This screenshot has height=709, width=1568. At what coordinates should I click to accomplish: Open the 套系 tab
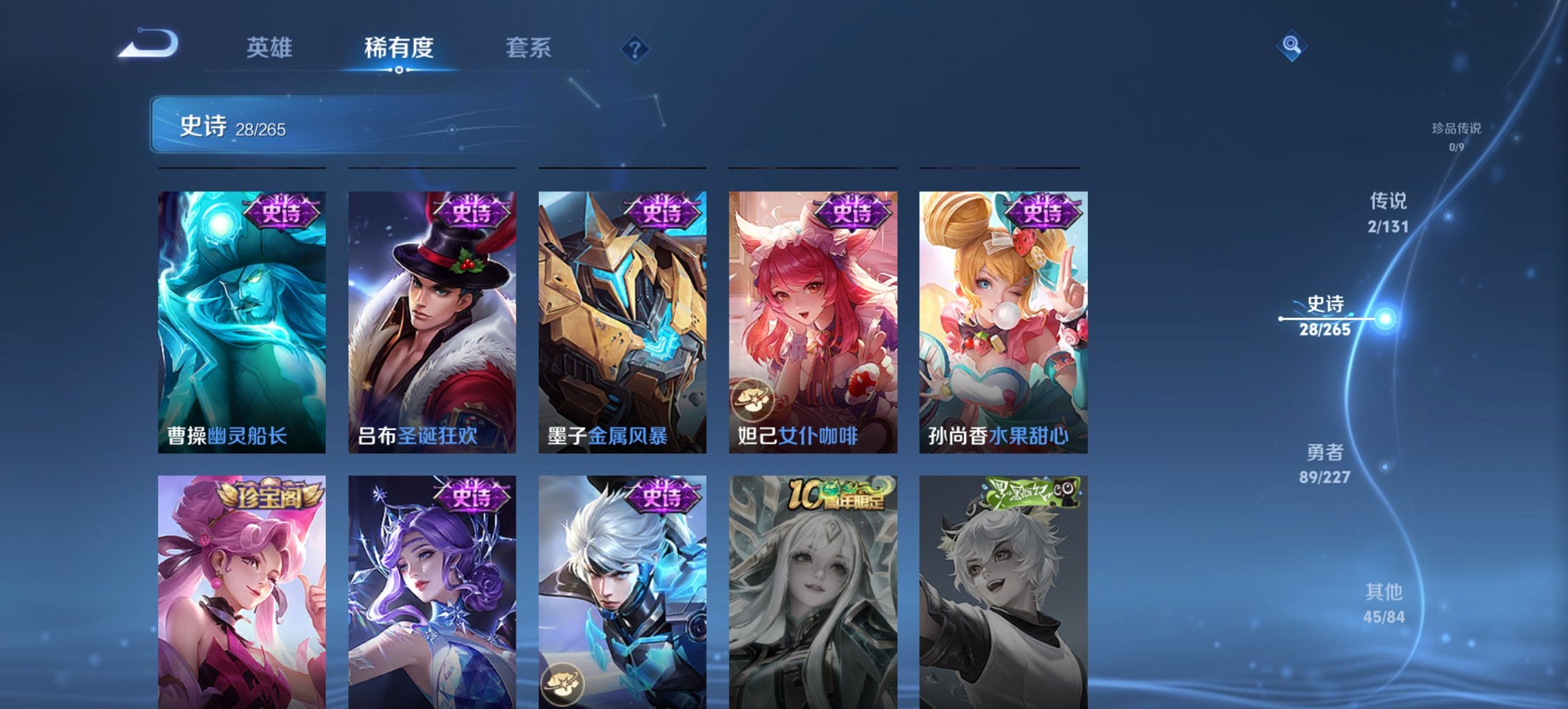529,49
